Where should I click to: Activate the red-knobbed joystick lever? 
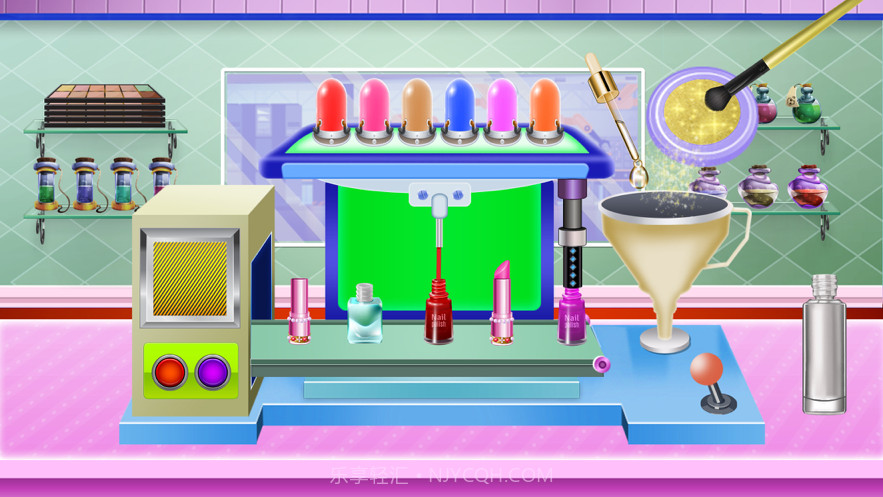pyautogui.click(x=706, y=369)
